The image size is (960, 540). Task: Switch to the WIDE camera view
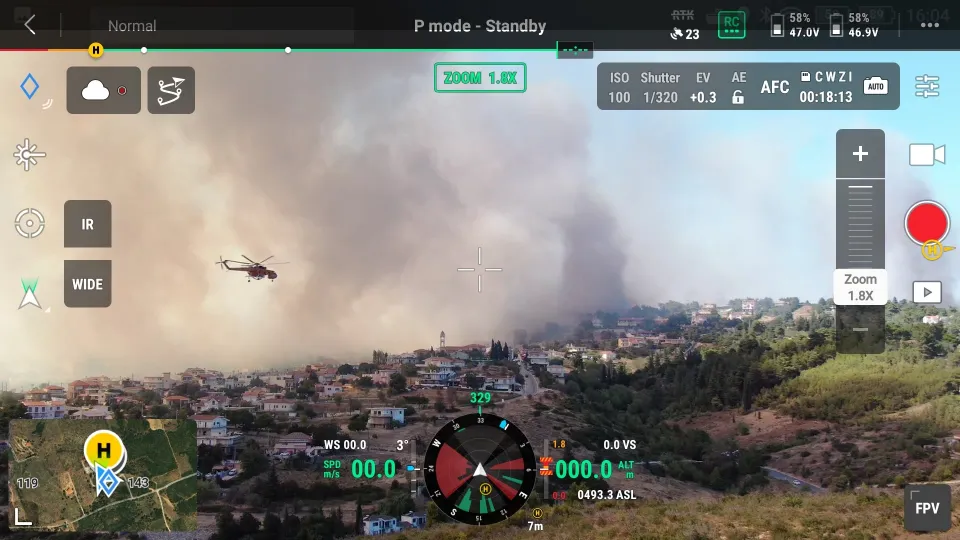[x=88, y=284]
